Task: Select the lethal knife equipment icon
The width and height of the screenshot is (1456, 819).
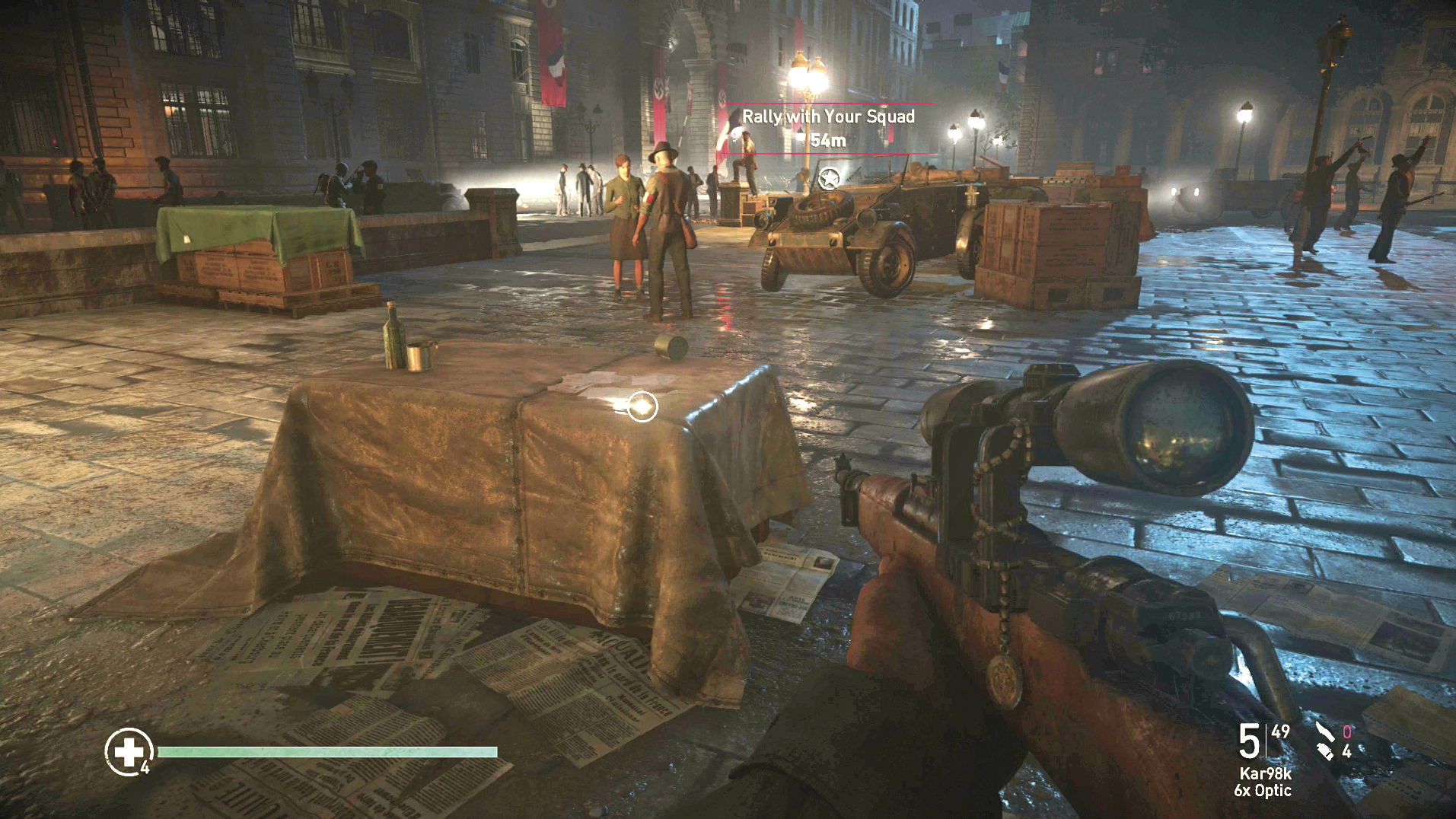Action: tap(1325, 732)
